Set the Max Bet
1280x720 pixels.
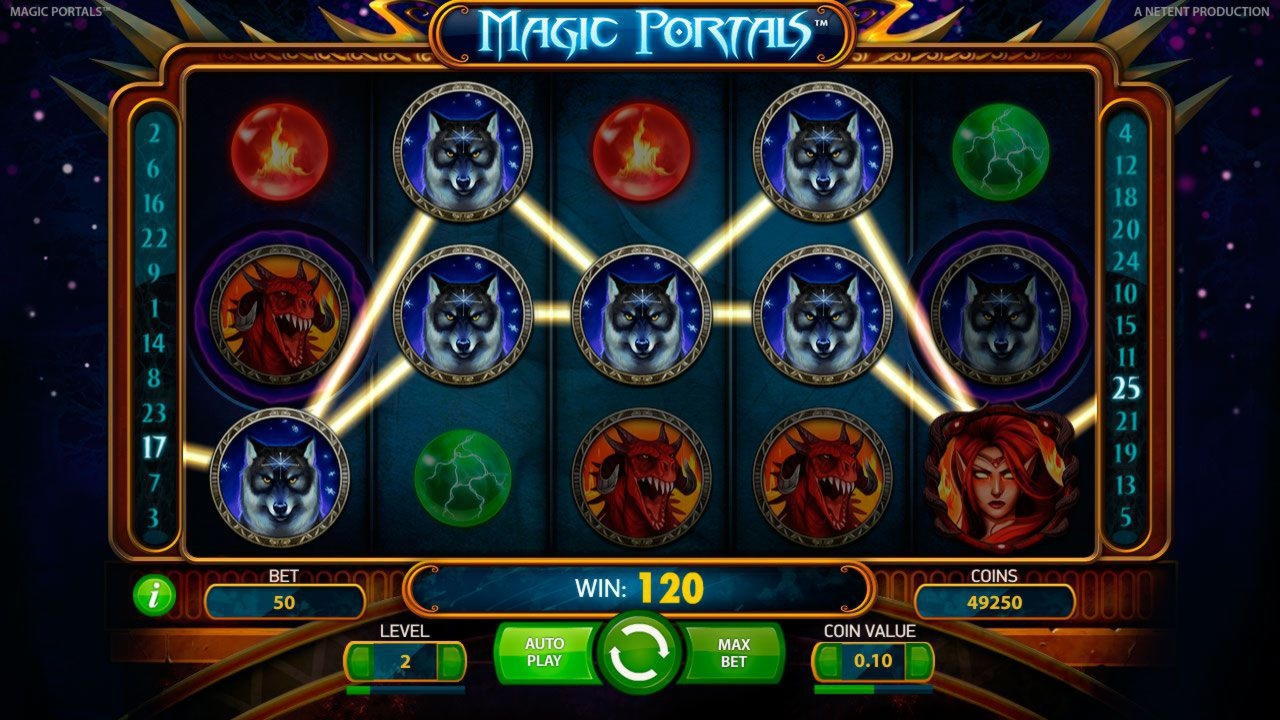pos(734,652)
